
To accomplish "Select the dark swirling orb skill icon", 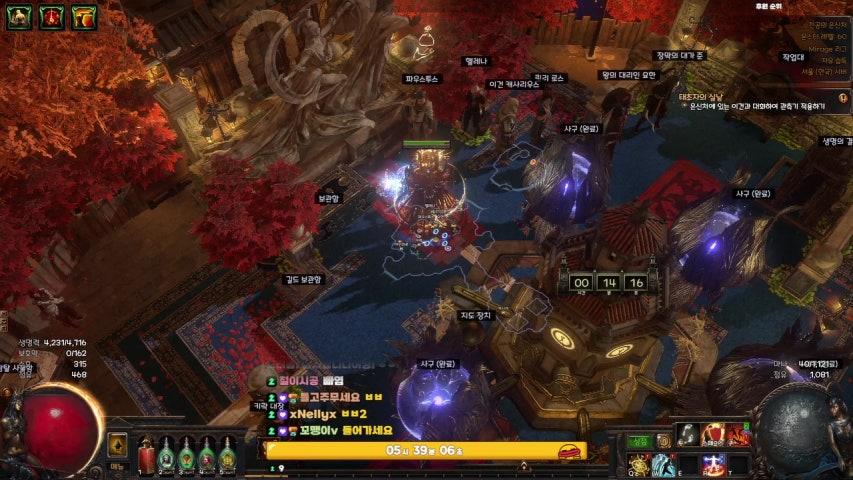I will click(687, 434).
